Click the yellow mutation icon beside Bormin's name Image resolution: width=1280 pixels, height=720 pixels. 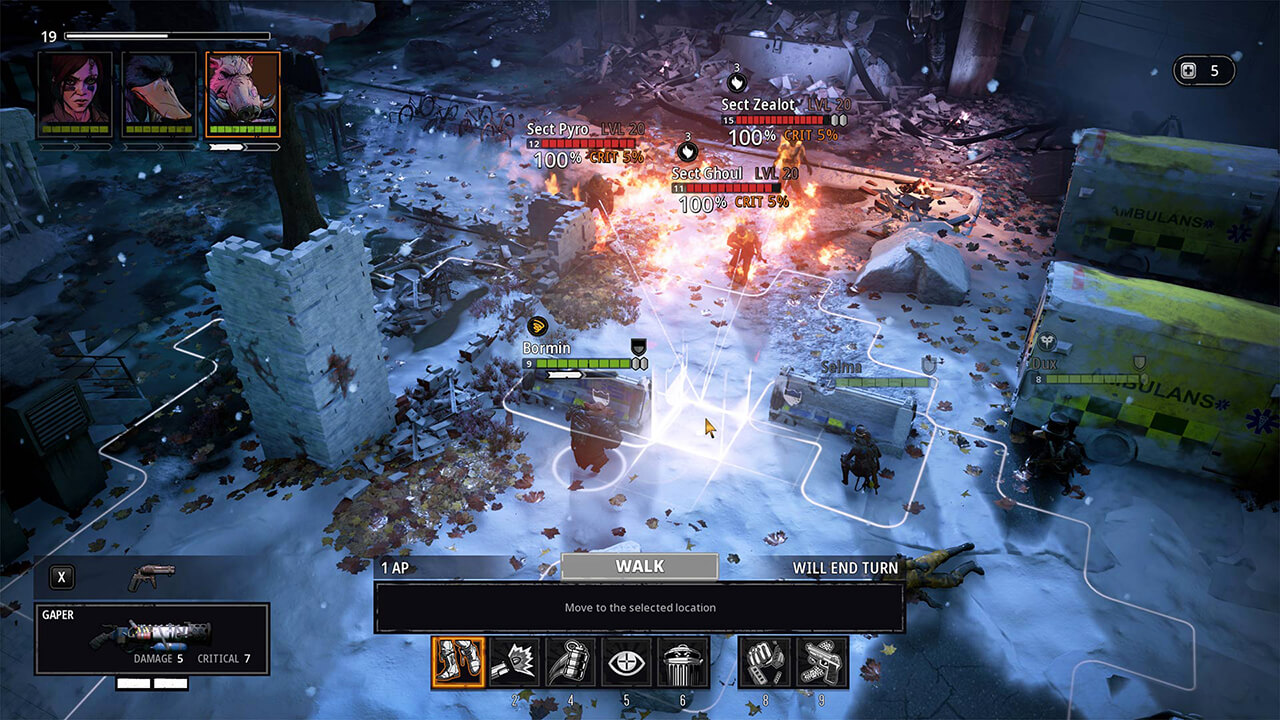538,326
